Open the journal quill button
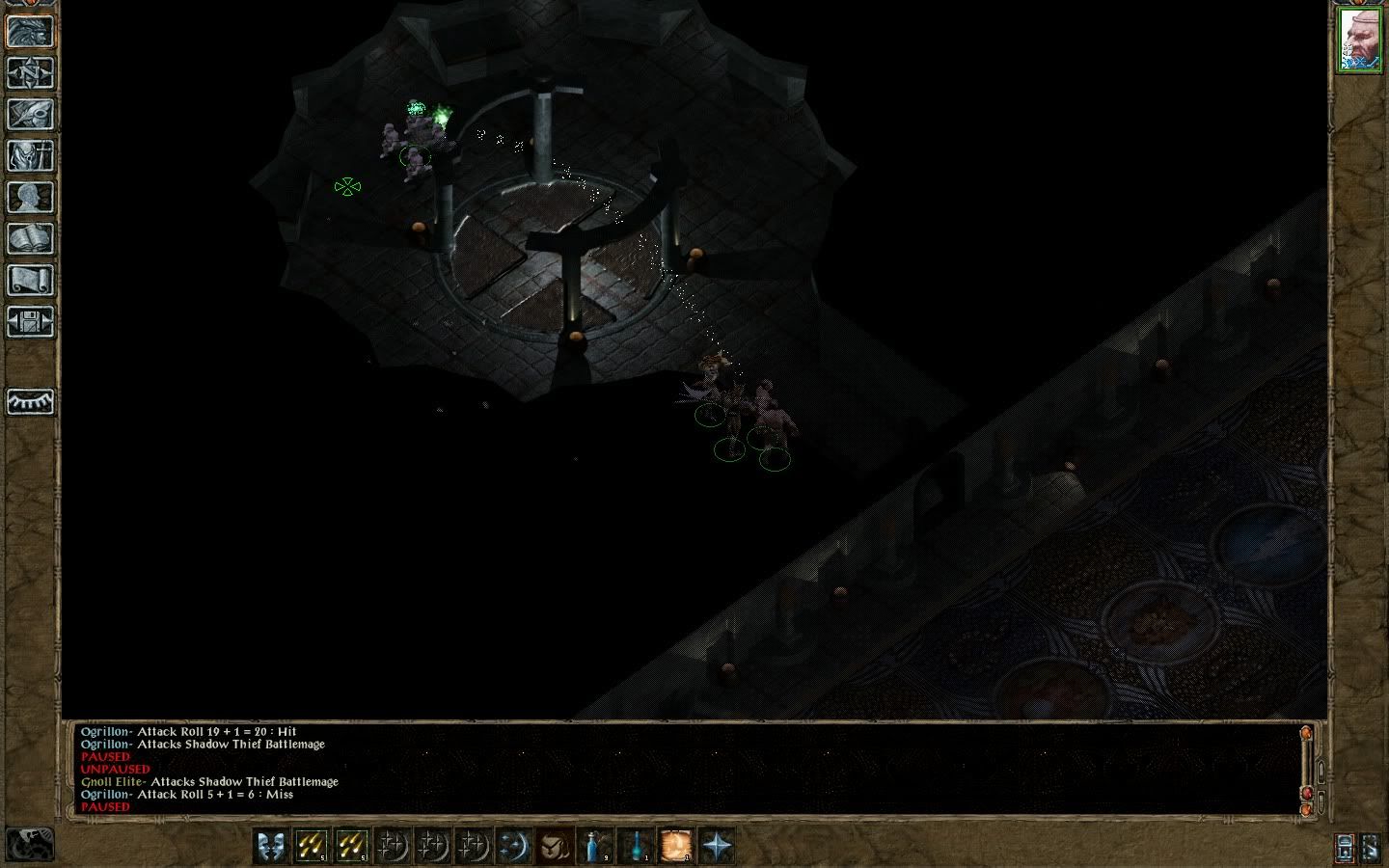1389x868 pixels. coord(31,114)
